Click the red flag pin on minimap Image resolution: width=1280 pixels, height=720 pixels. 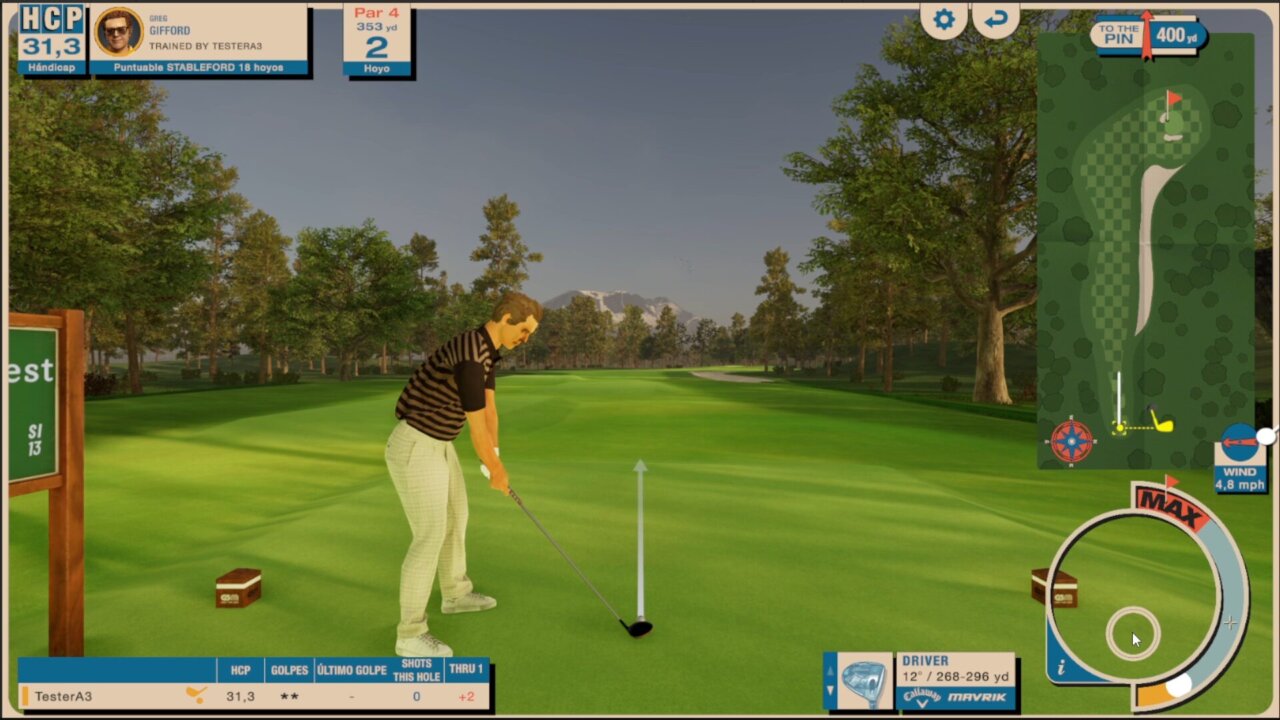pyautogui.click(x=1172, y=99)
